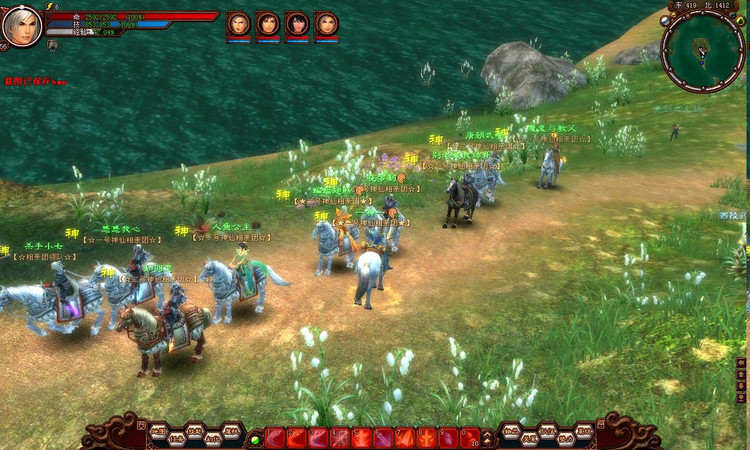Open the circular minimap
Image resolution: width=750 pixels, height=450 pixels.
(x=702, y=50)
